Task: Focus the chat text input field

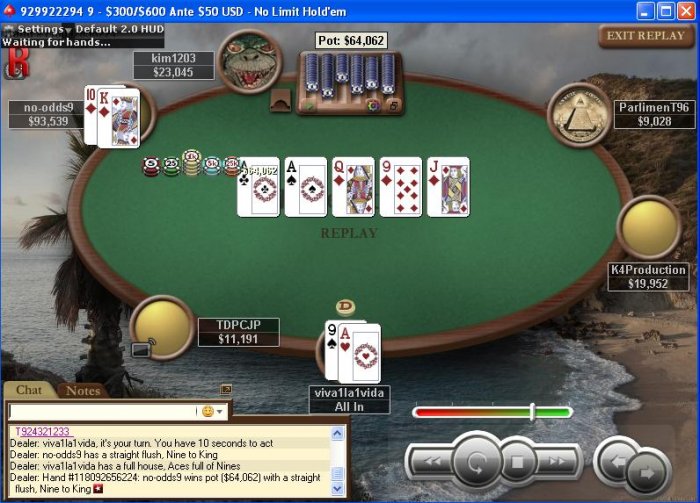Action: [100, 411]
